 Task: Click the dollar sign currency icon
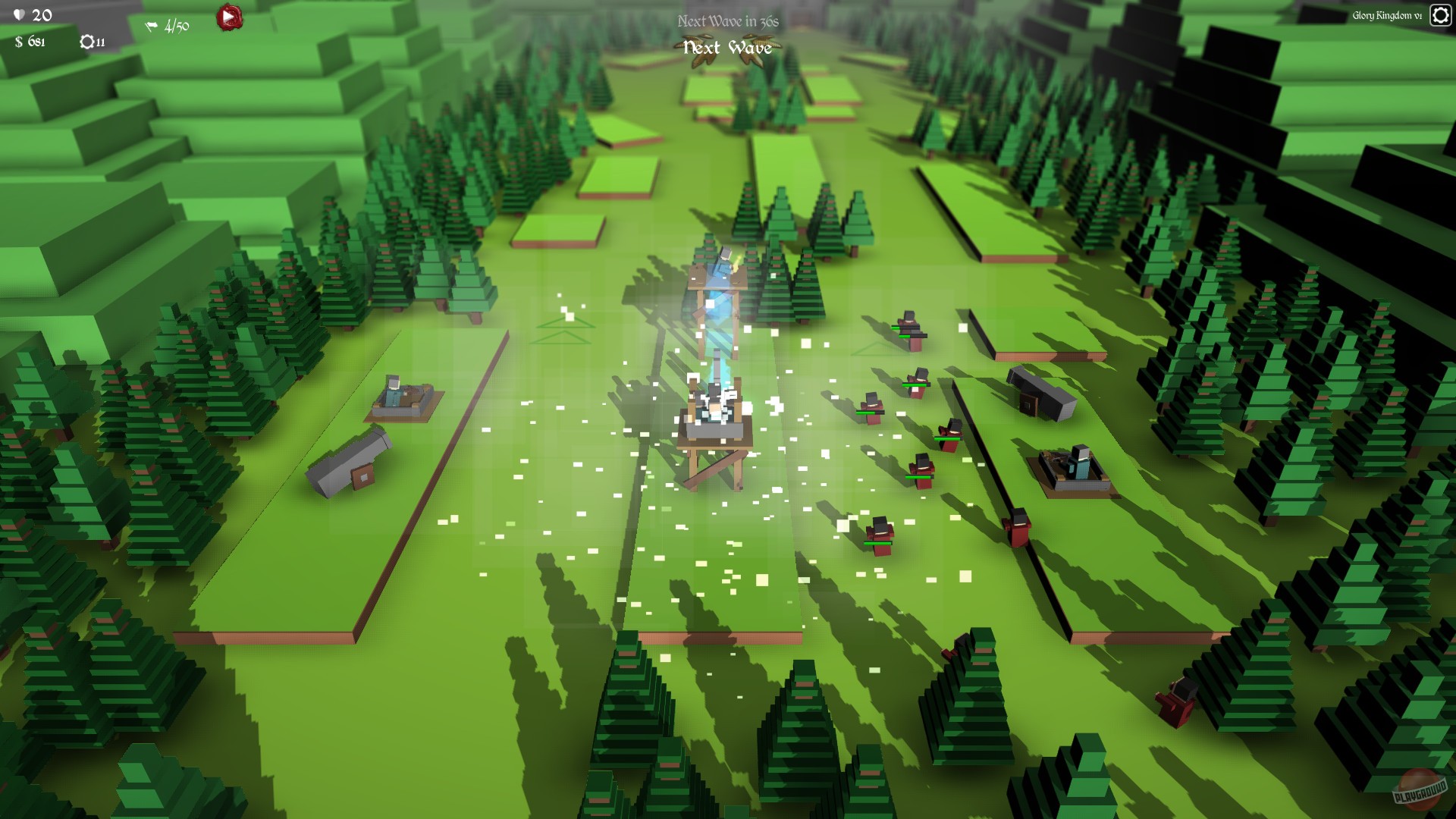(x=19, y=42)
